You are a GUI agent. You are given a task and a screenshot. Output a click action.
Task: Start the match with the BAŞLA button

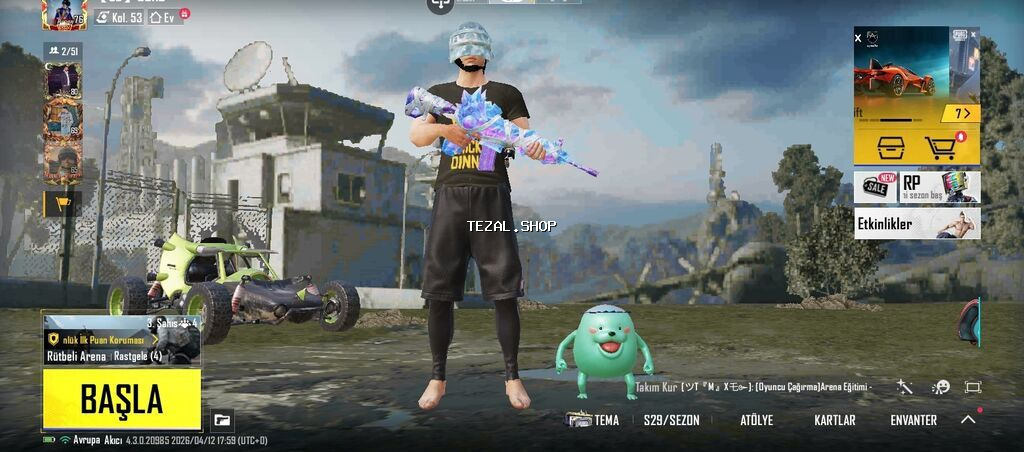(121, 400)
